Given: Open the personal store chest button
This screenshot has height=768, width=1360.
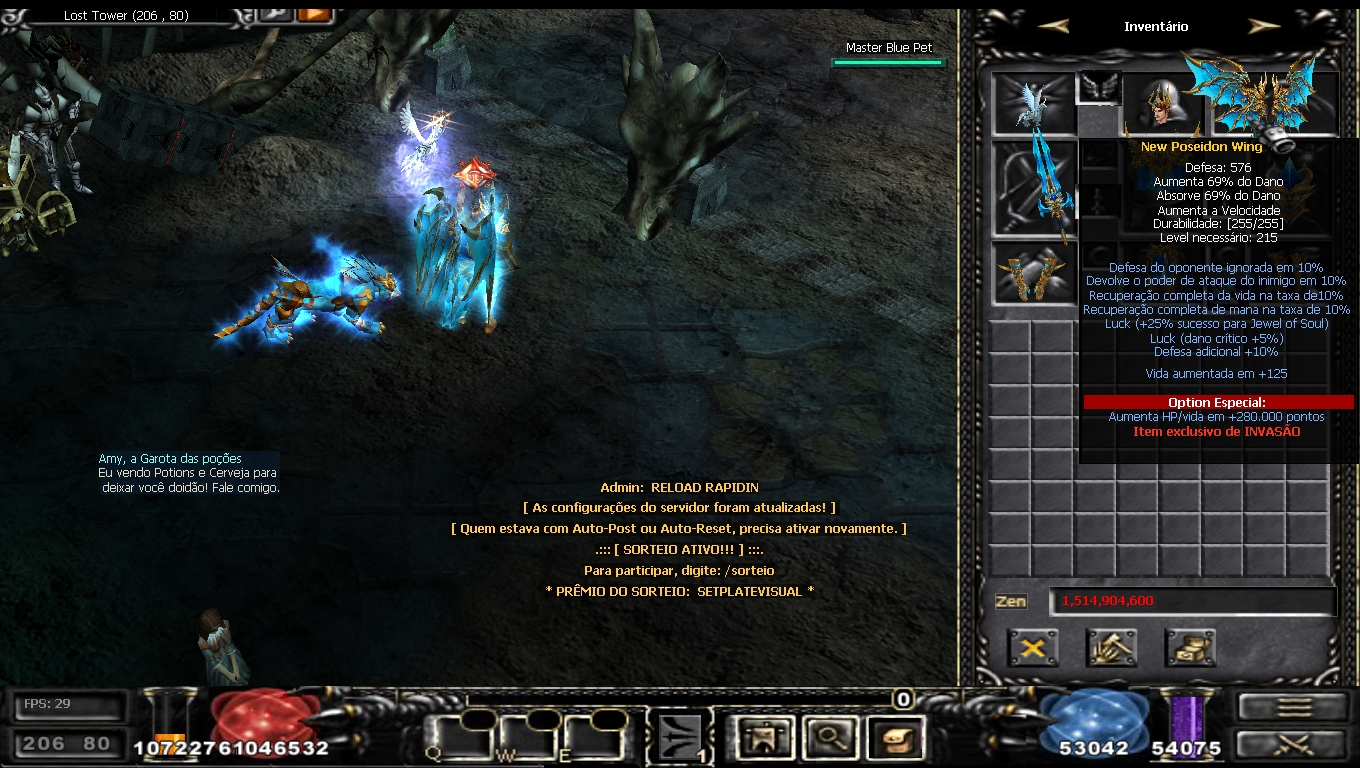Looking at the screenshot, I should 1190,648.
